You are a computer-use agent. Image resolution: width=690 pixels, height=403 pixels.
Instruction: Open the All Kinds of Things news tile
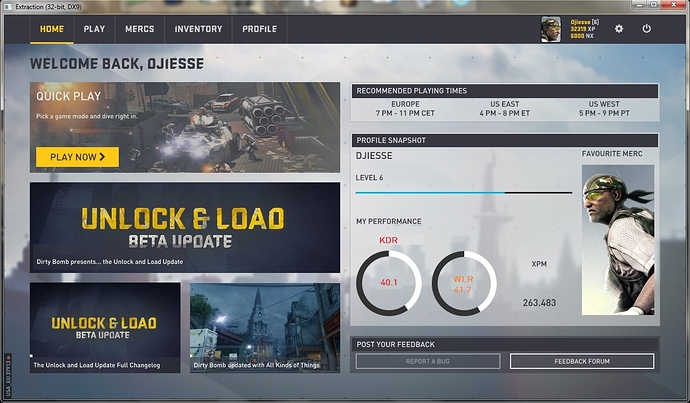coord(264,327)
